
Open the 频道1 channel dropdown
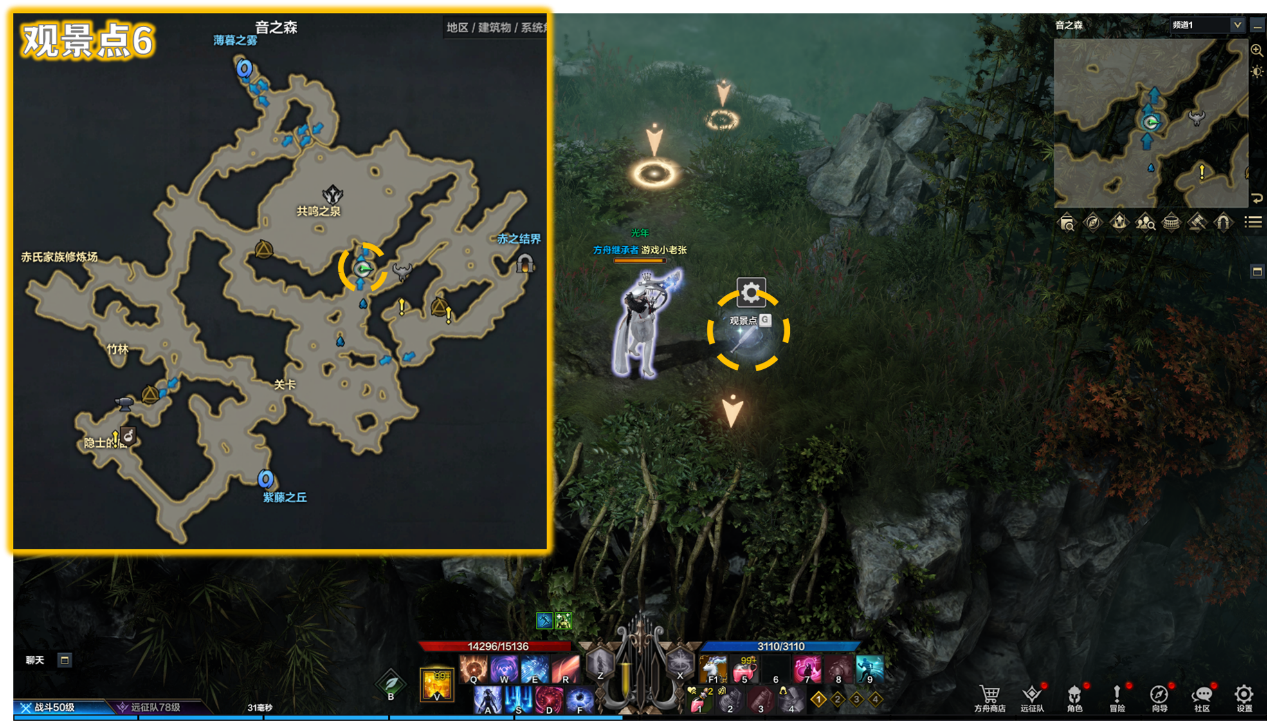[x=1208, y=25]
